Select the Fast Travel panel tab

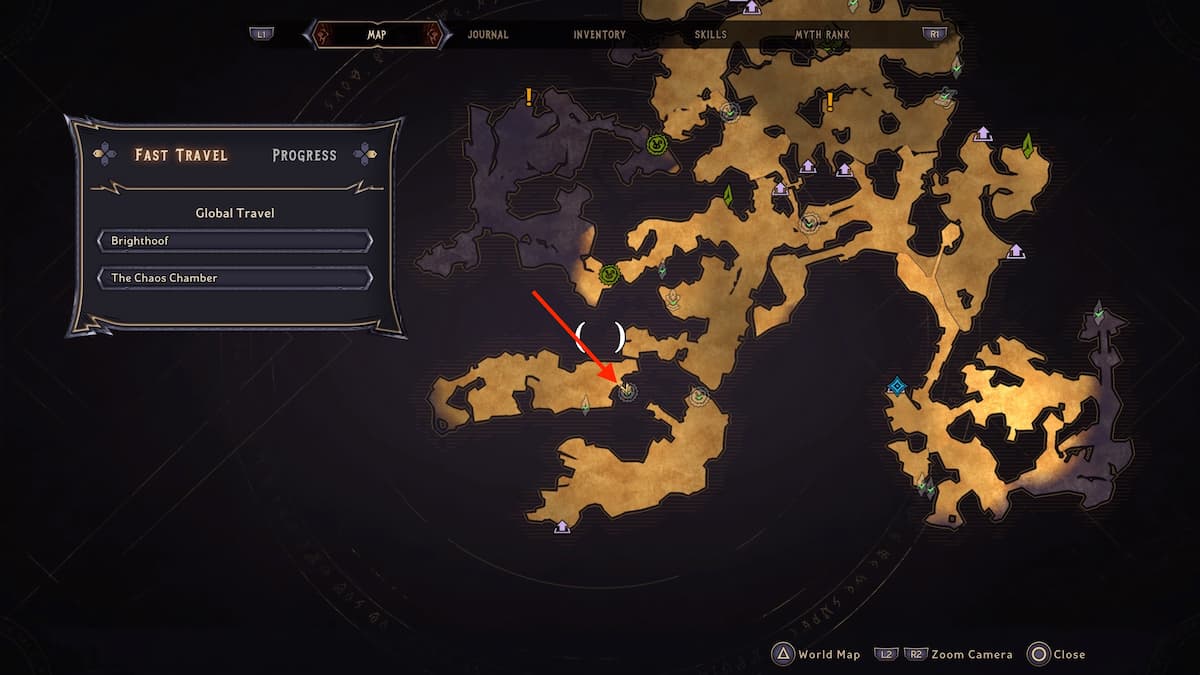181,155
